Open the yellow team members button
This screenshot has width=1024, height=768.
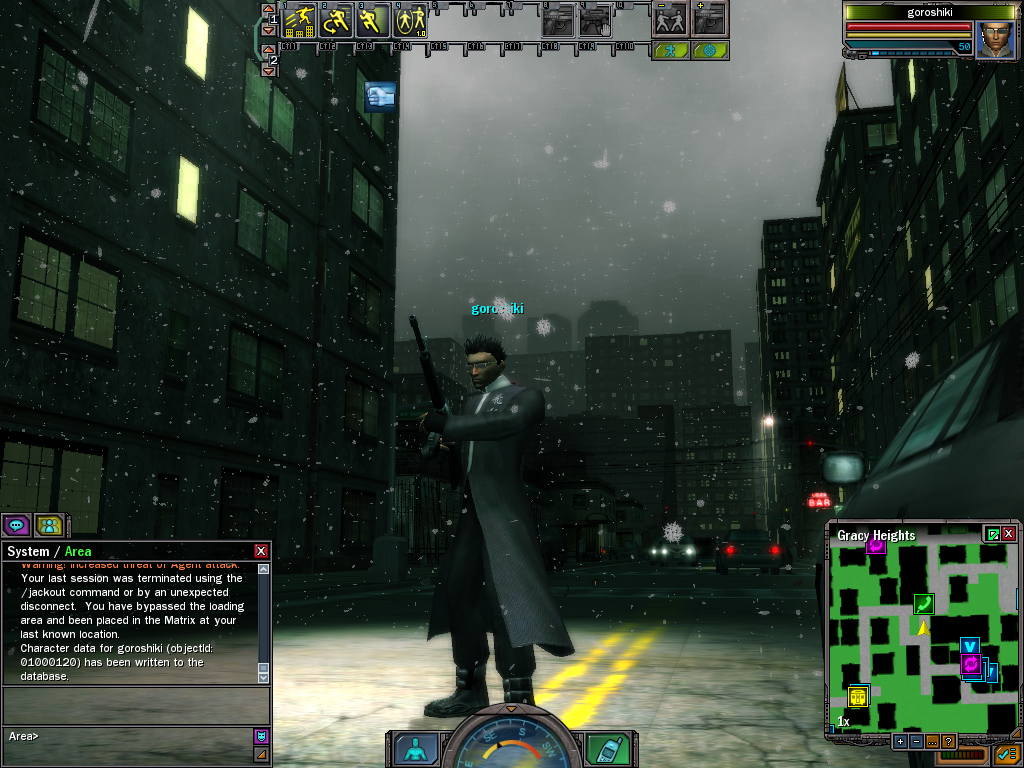[49, 524]
